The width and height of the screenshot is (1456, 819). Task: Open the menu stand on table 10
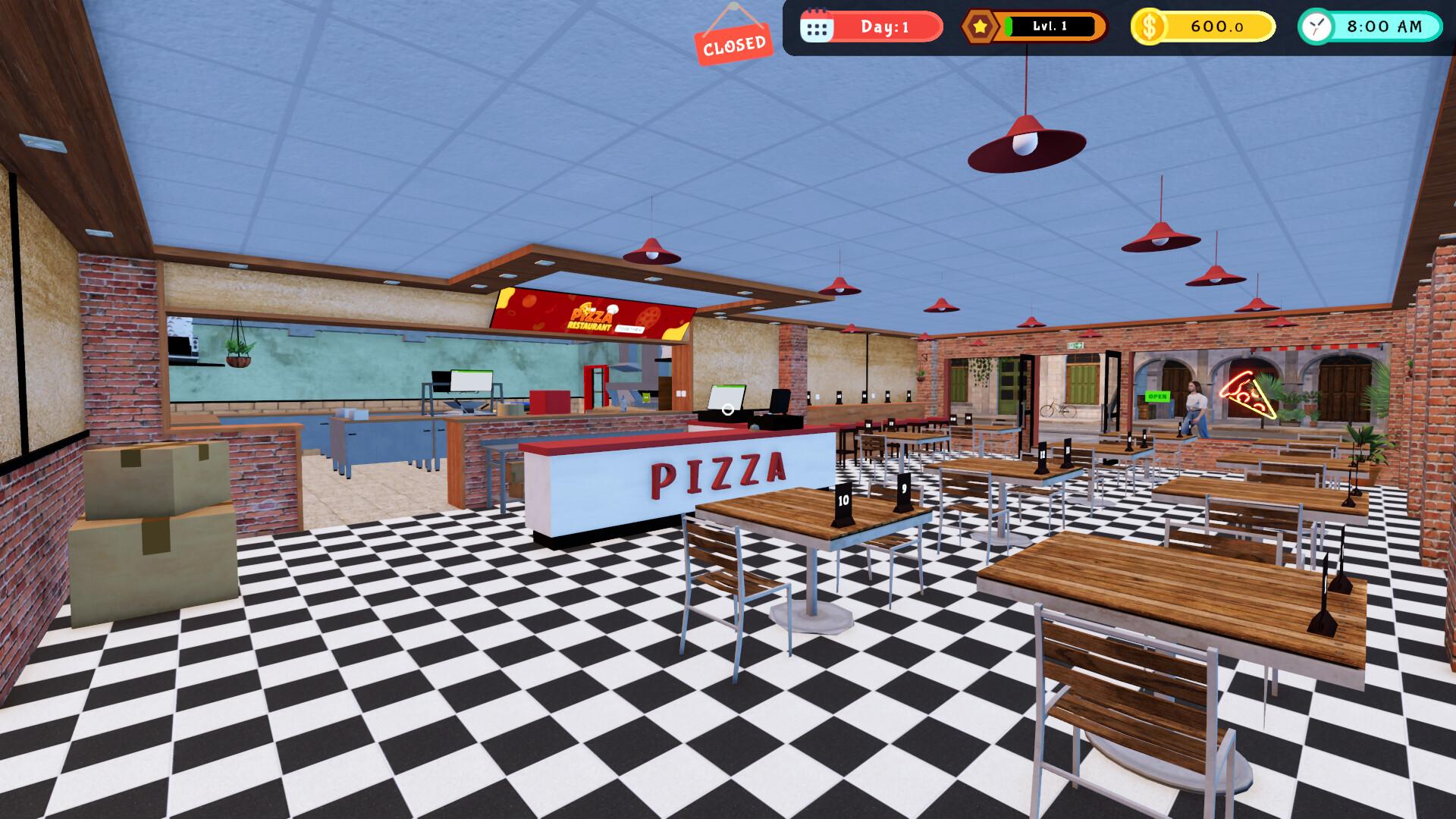[x=842, y=502]
